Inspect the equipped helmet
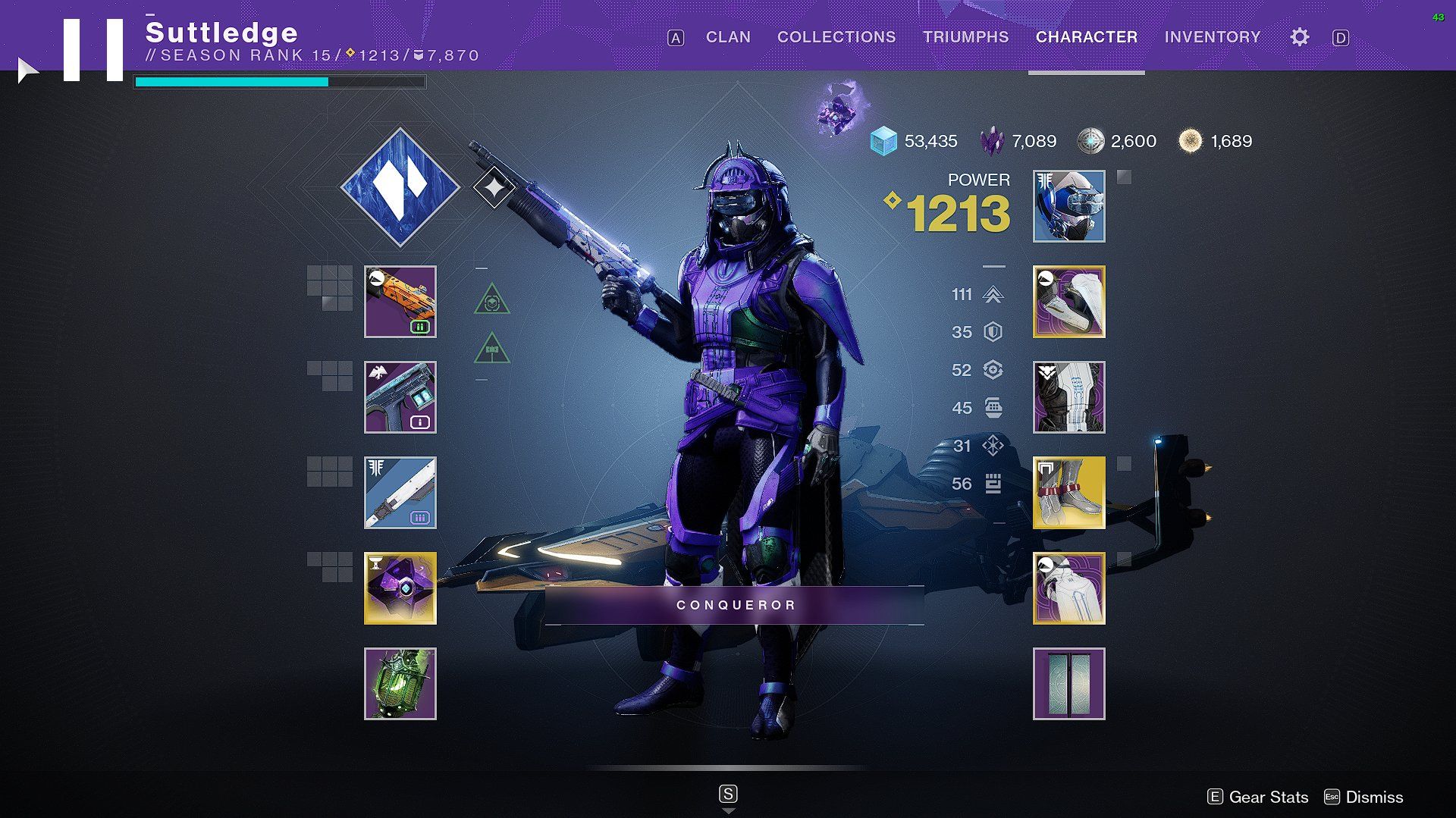Viewport: 1456px width, 818px height. click(1069, 205)
